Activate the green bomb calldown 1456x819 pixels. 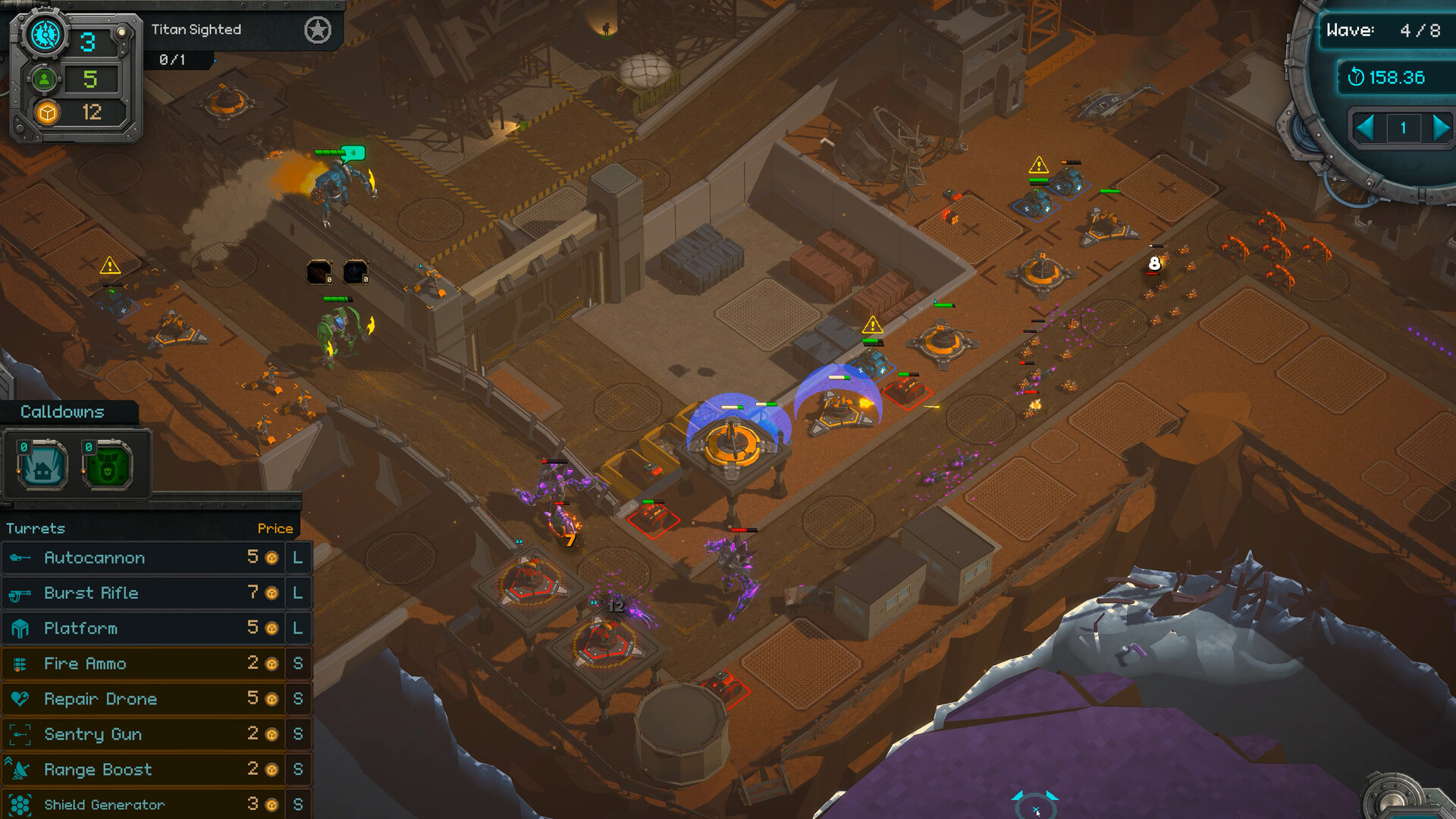pos(107,464)
